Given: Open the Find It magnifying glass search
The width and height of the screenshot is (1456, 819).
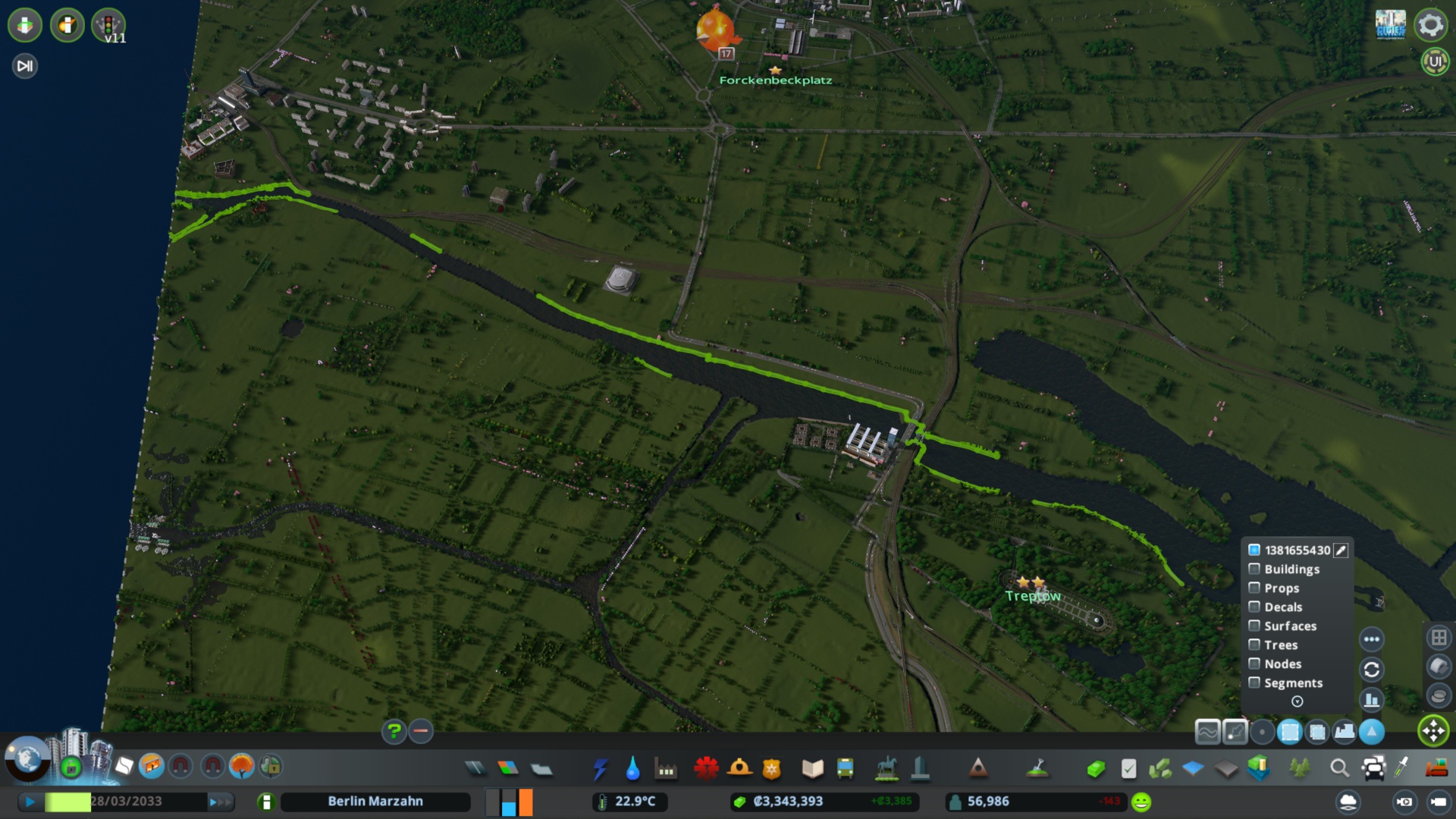Looking at the screenshot, I should pyautogui.click(x=1339, y=769).
